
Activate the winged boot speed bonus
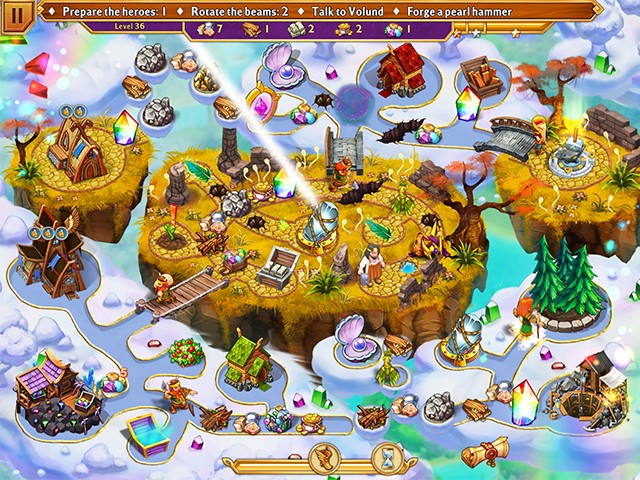(324, 457)
